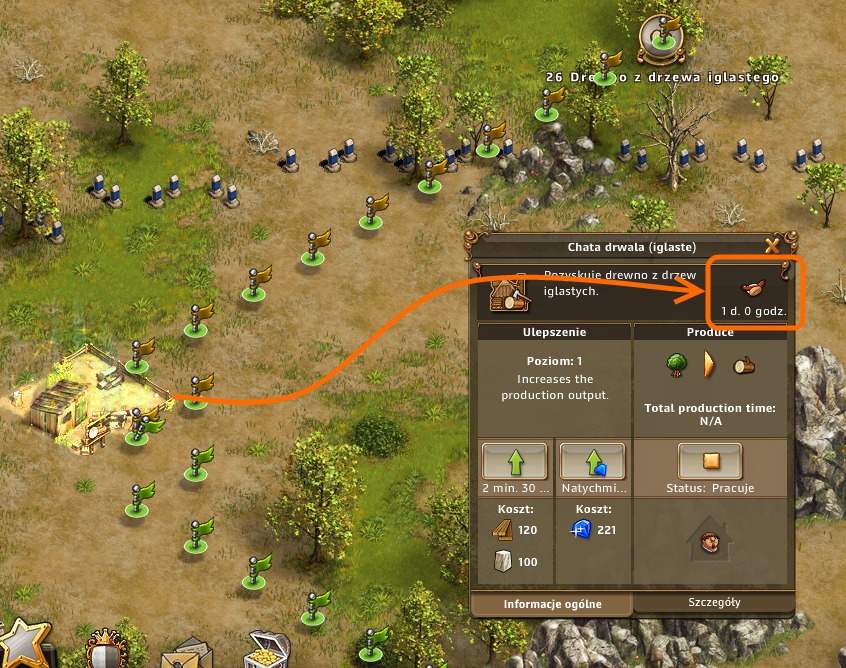The image size is (846, 668).
Task: Open the mail envelope icon
Action: (183, 654)
